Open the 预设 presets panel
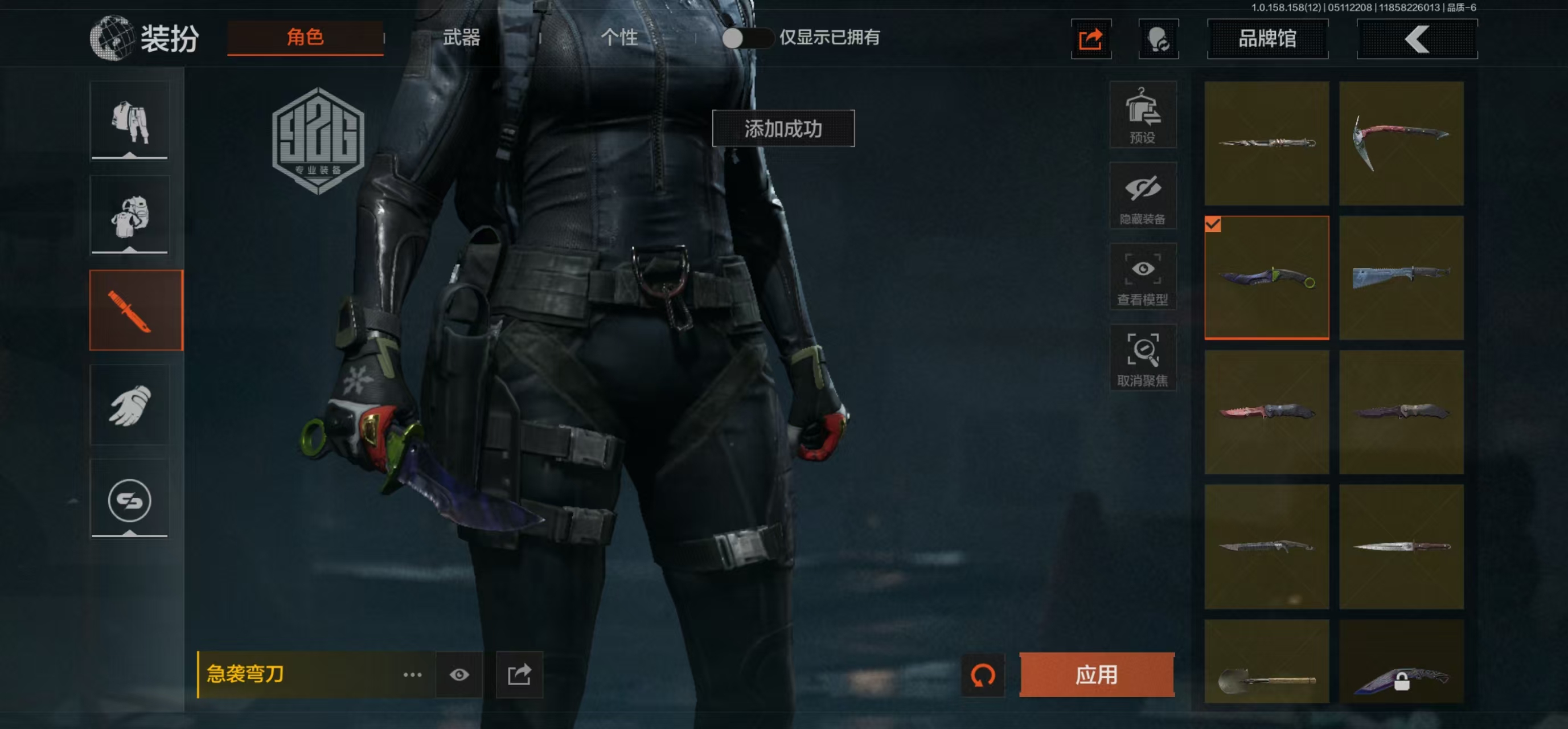The width and height of the screenshot is (1568, 729). 1143,115
